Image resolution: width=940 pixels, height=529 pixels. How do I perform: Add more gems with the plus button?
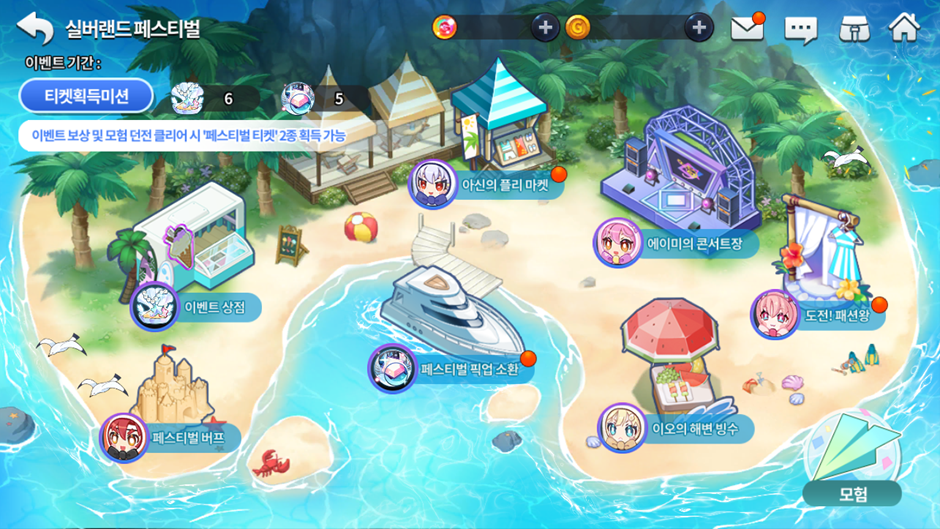coord(544,27)
